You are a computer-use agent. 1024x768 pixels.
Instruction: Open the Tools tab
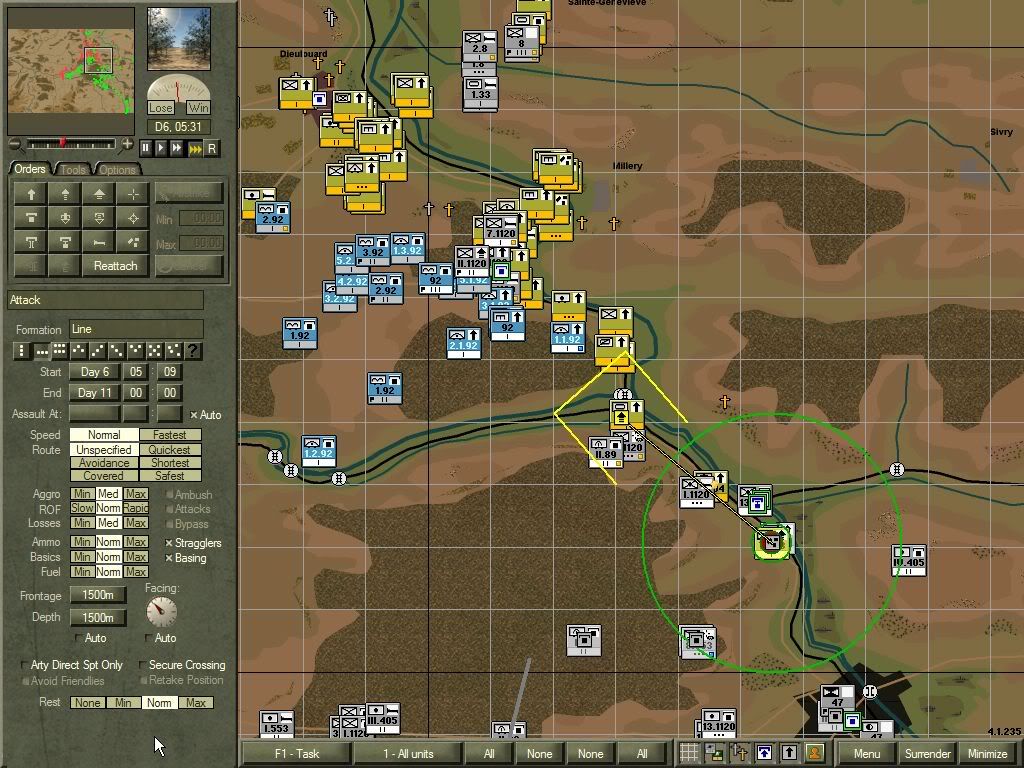point(74,169)
